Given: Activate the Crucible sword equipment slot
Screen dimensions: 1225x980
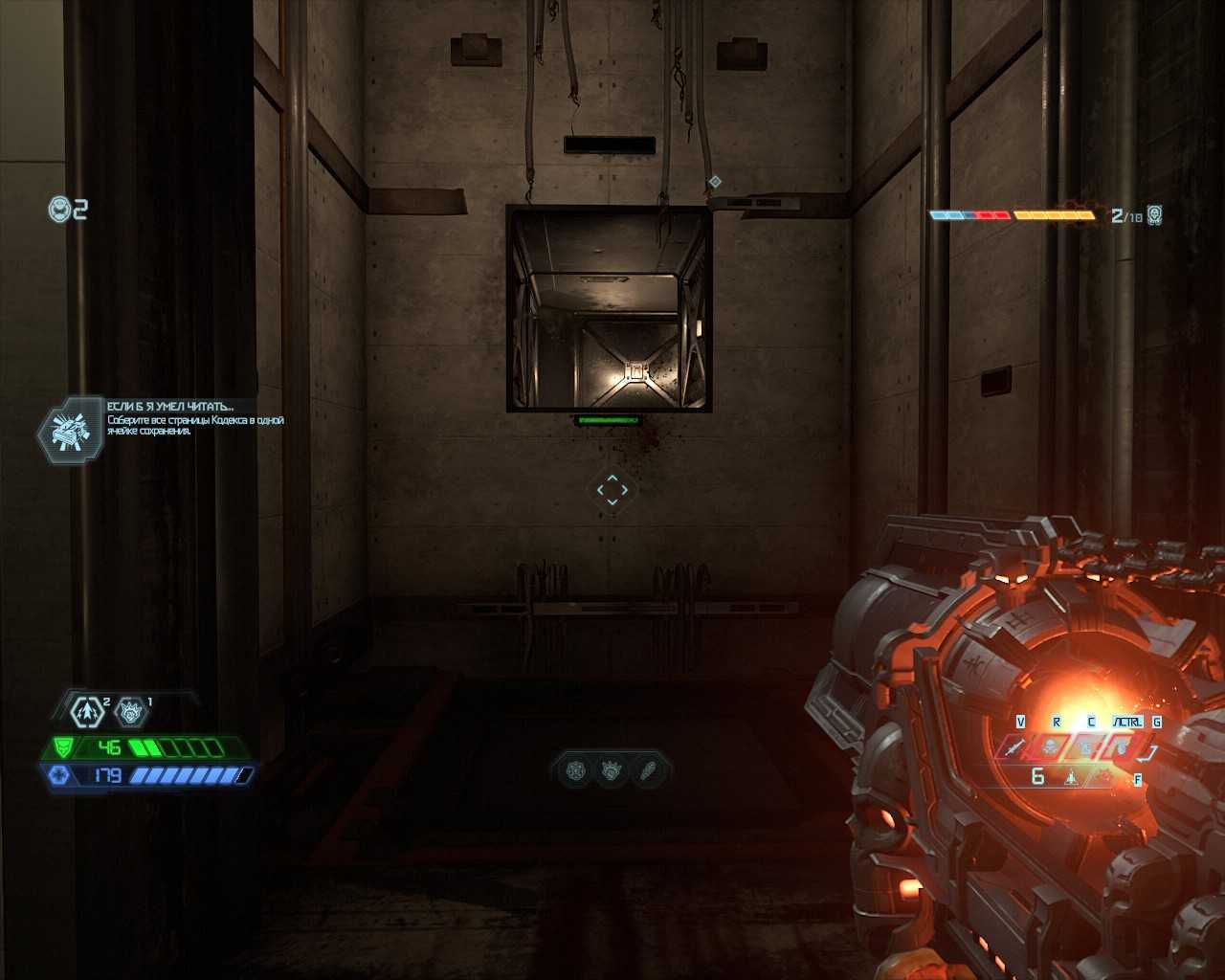Looking at the screenshot, I should [x=1014, y=747].
